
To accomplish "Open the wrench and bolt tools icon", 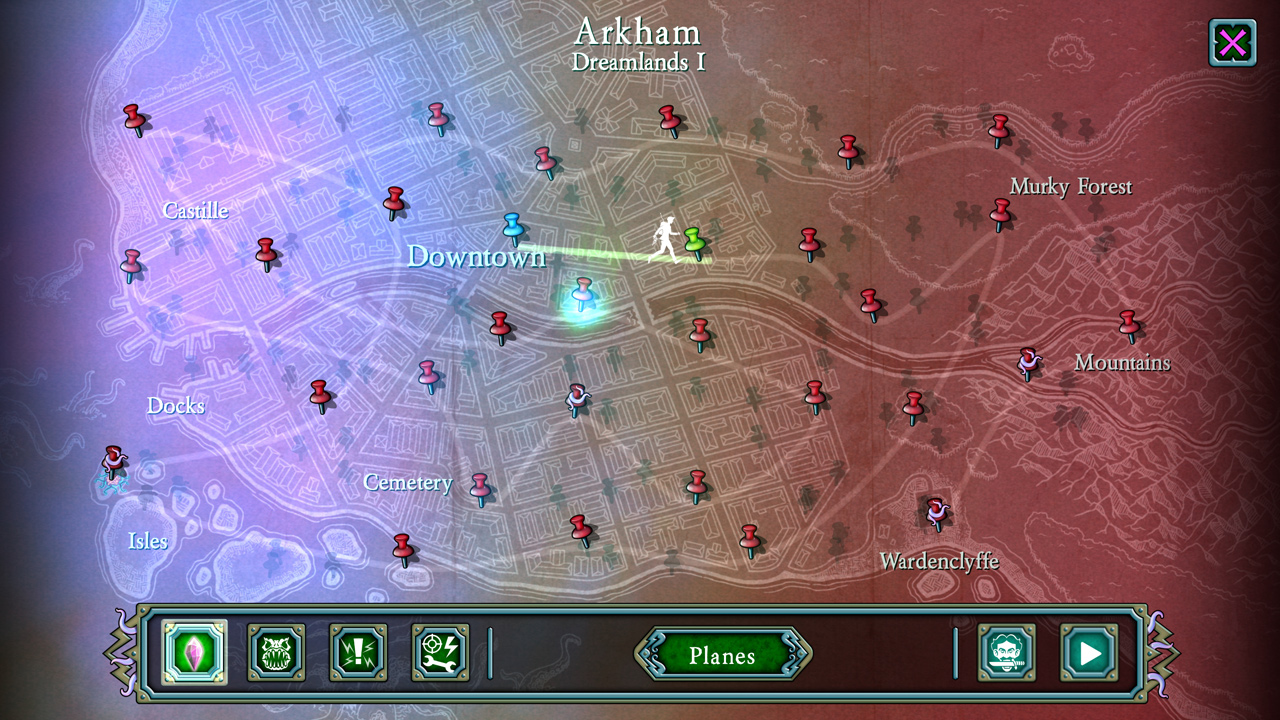I will pos(439,650).
